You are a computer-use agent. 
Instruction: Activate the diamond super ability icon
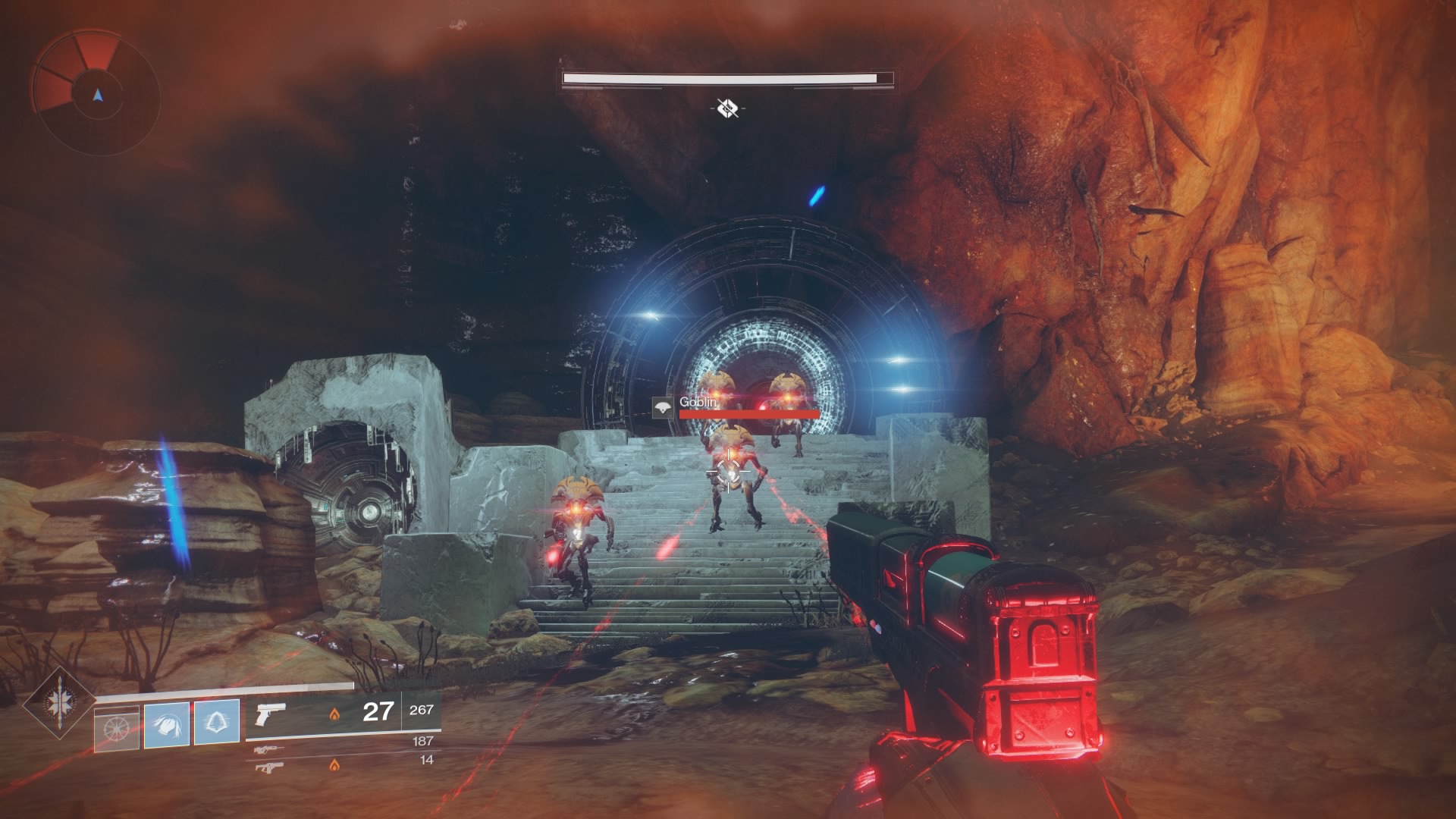pos(59,704)
